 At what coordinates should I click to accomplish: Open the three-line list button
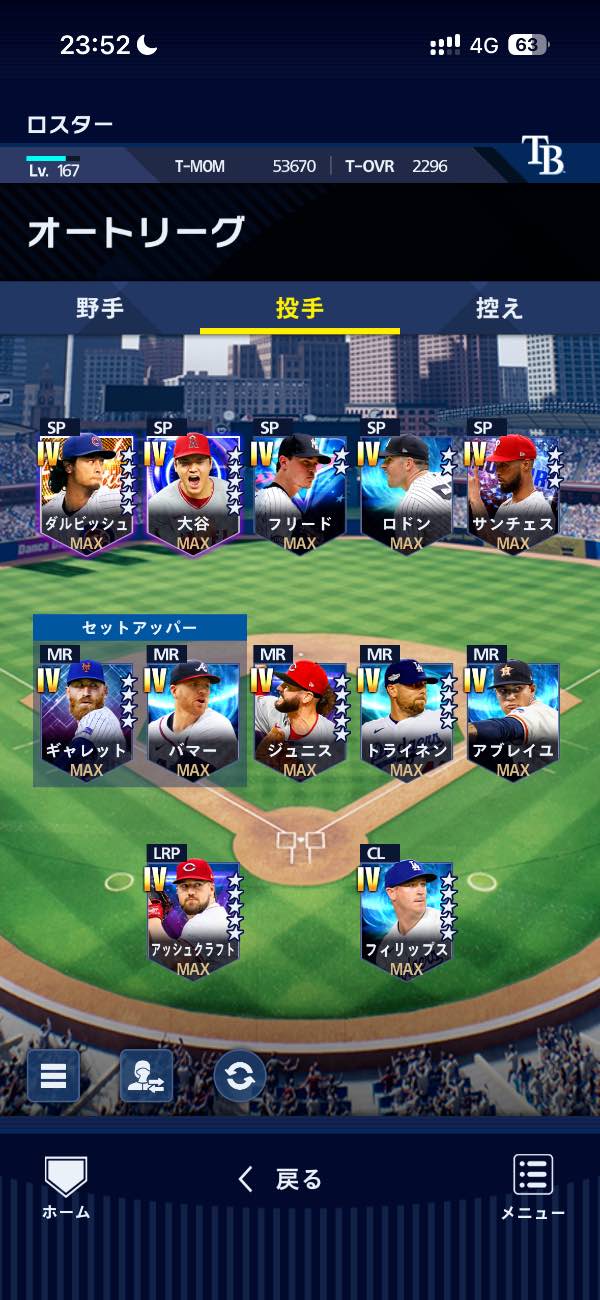53,1076
